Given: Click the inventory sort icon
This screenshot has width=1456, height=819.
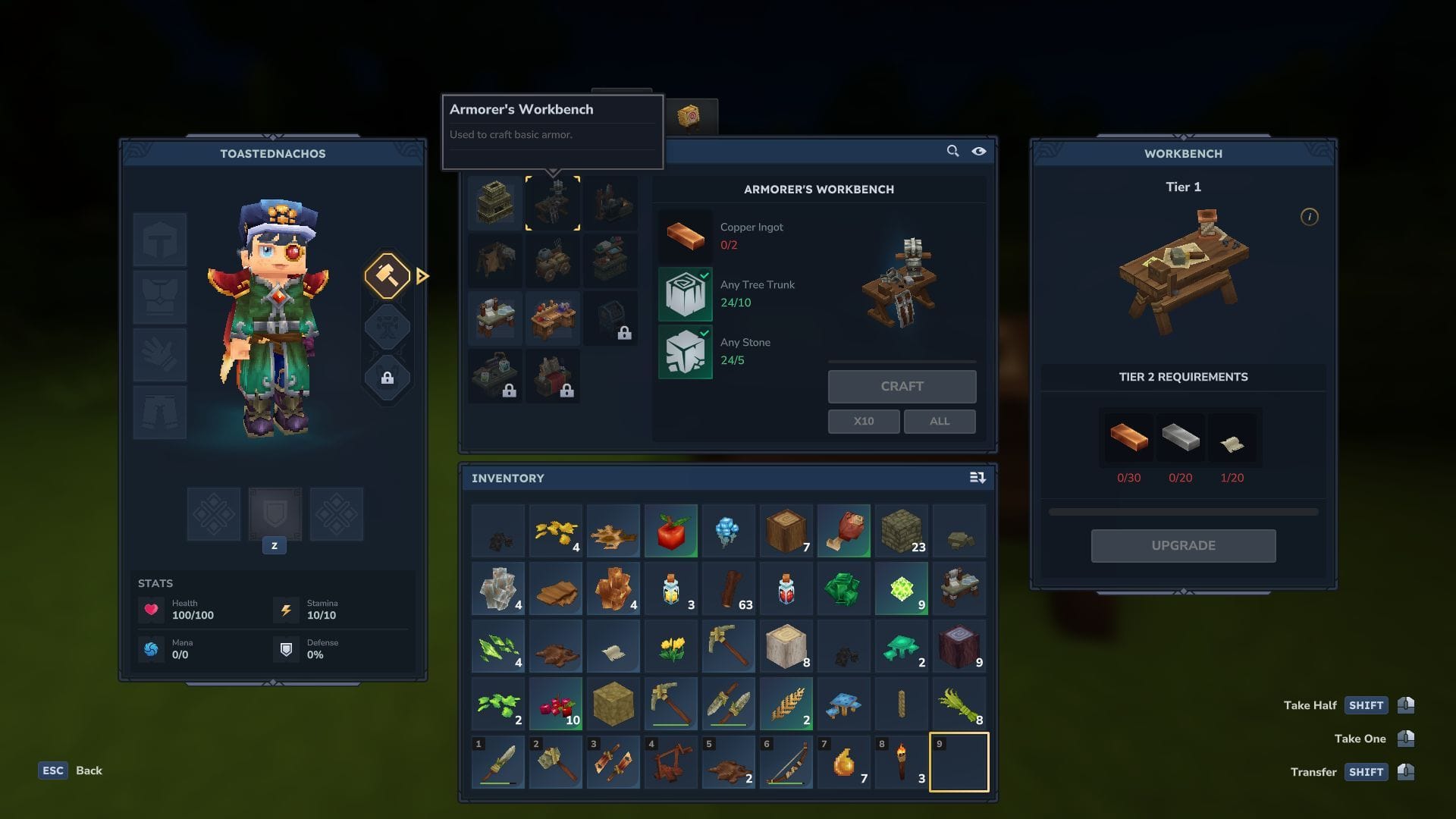Looking at the screenshot, I should pos(978,478).
